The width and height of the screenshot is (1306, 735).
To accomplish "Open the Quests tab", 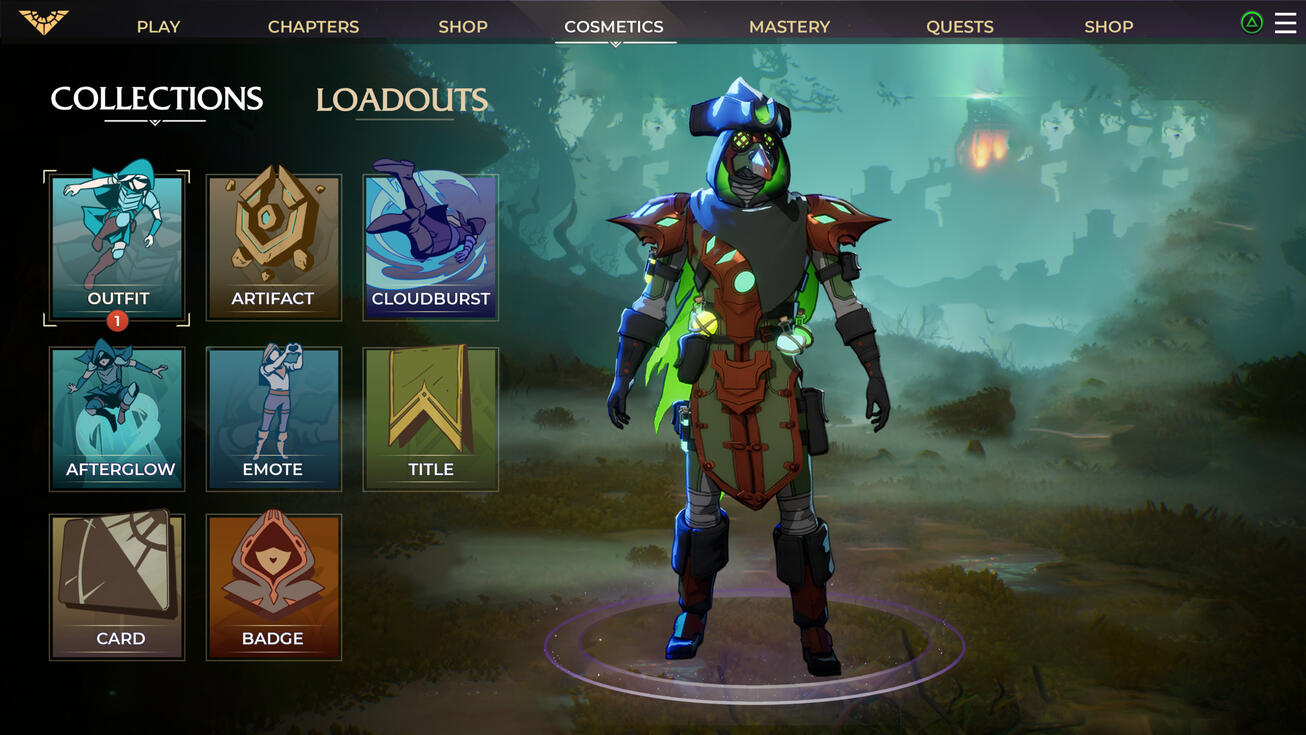I will coord(959,27).
